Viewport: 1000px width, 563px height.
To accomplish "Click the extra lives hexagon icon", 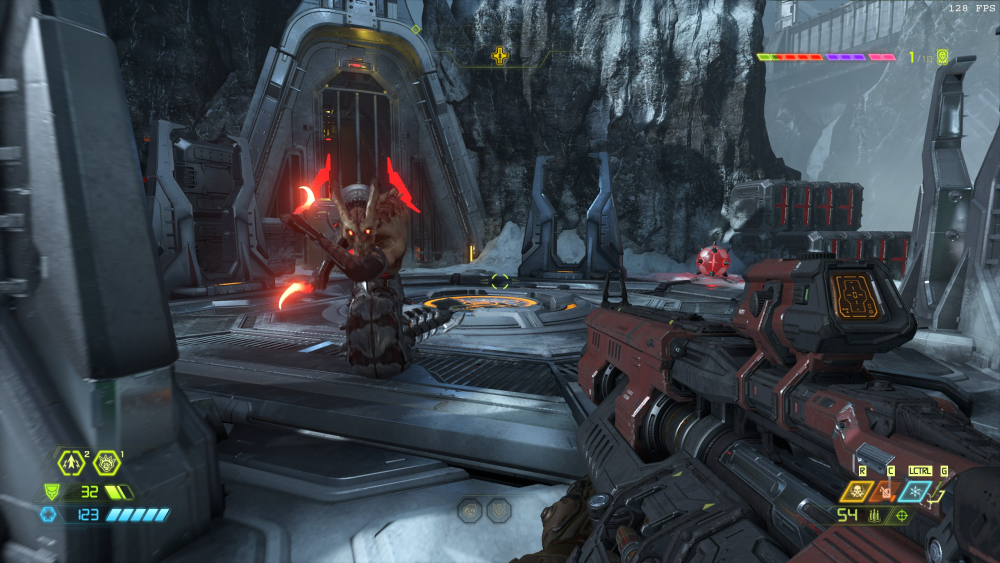I will (71, 462).
